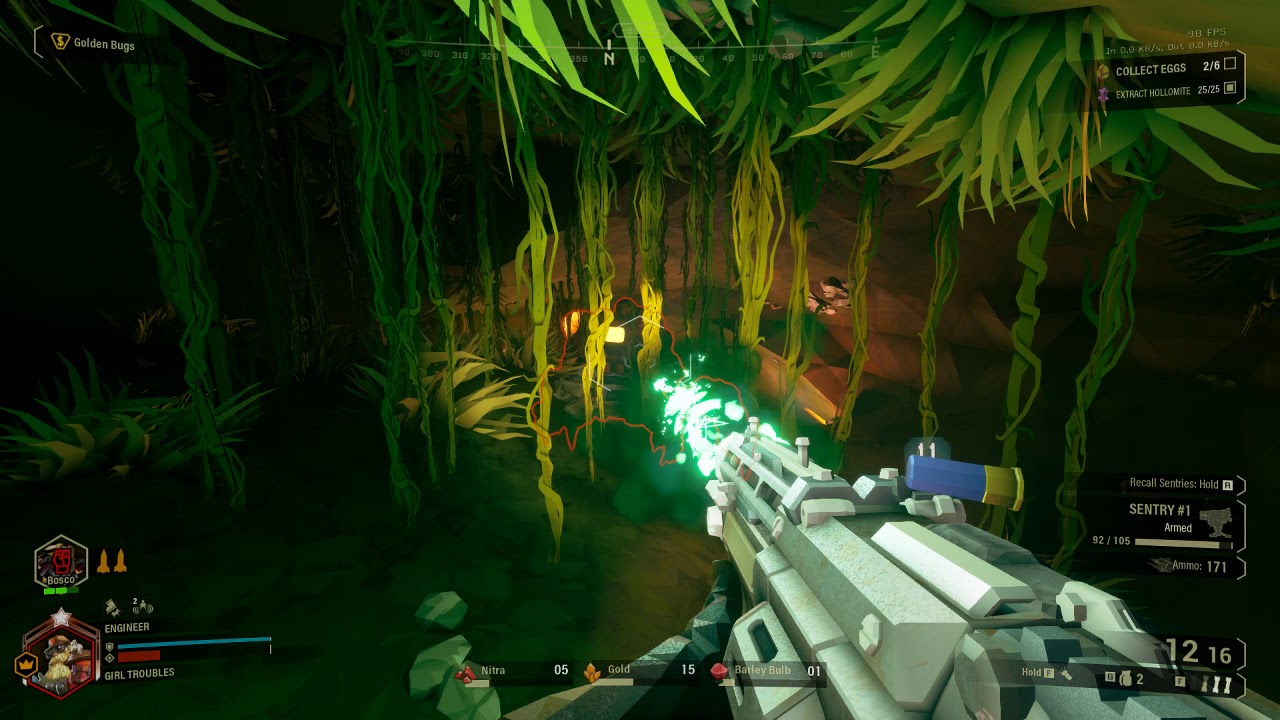This screenshot has width=1280, height=720.
Task: Click the gold crown host badge
Action: [x=24, y=663]
